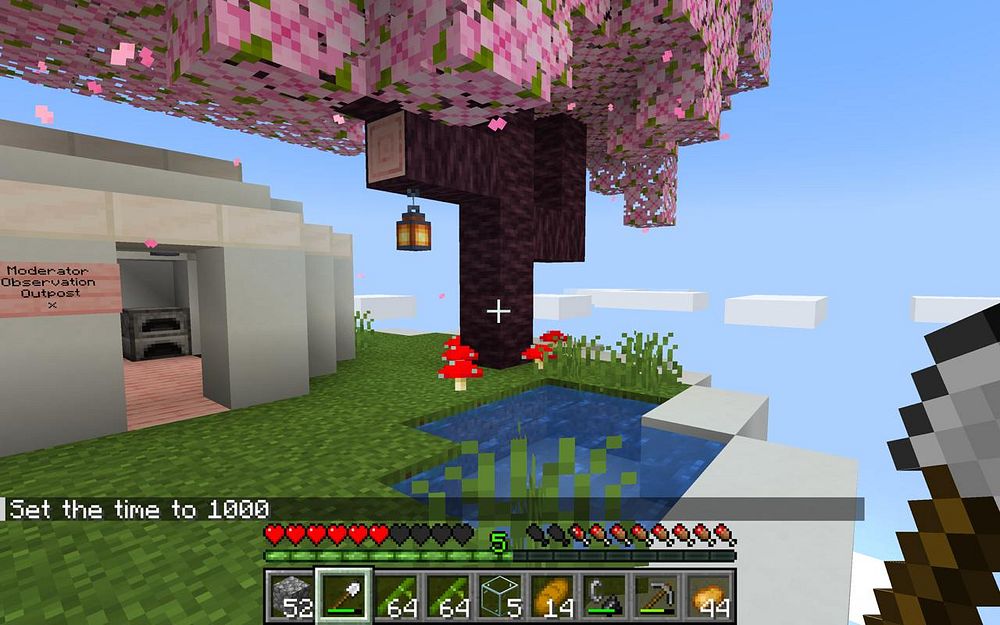
Task: Switch to the pickaxe hotbar slot
Action: click(656, 596)
